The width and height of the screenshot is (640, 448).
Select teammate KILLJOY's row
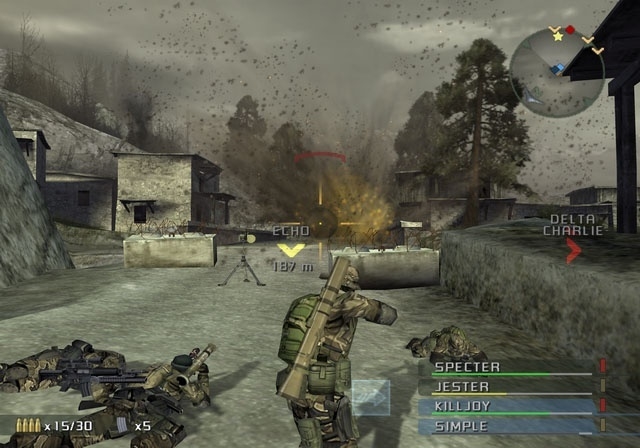click(x=512, y=406)
